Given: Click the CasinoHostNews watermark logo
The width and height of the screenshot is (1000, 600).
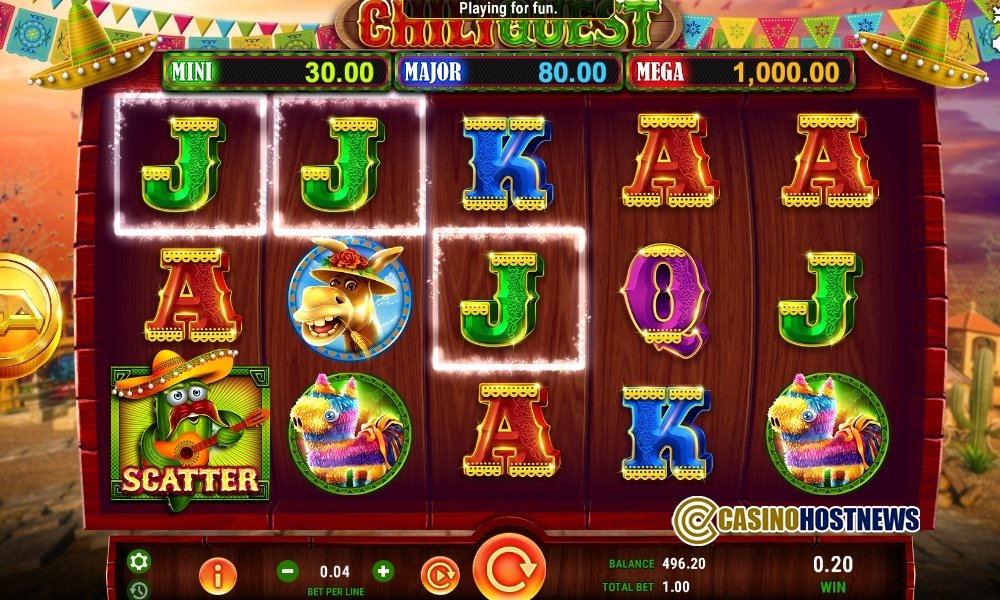Looking at the screenshot, I should (795, 519).
